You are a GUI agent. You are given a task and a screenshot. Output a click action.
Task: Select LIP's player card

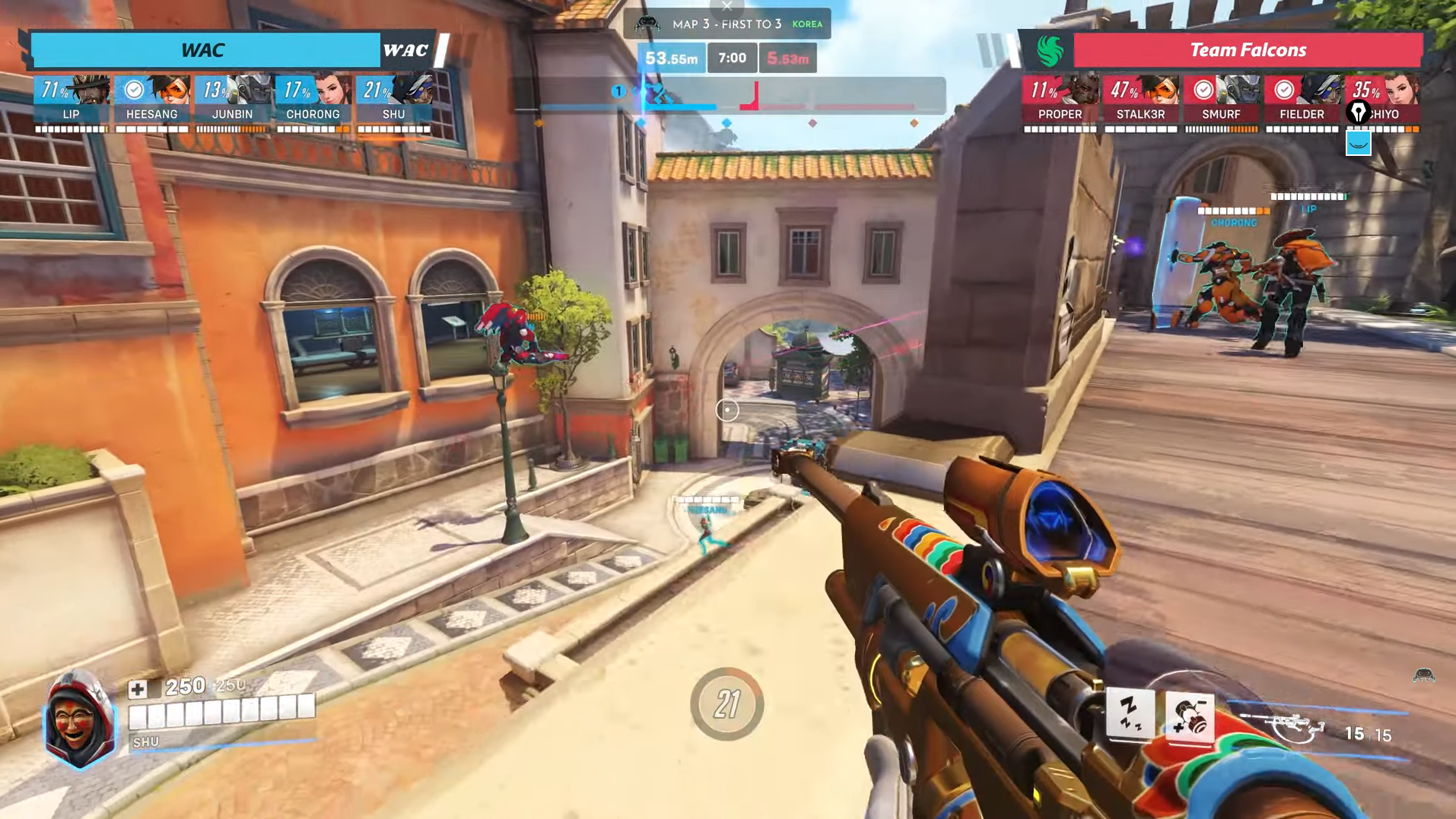point(72,101)
